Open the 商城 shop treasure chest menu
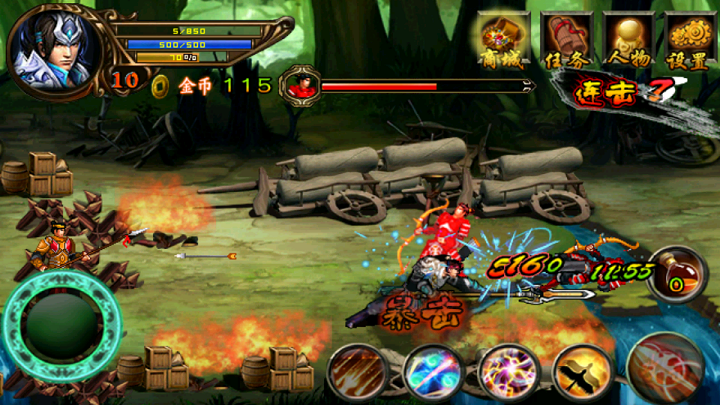This screenshot has height=405, width=720. click(505, 42)
